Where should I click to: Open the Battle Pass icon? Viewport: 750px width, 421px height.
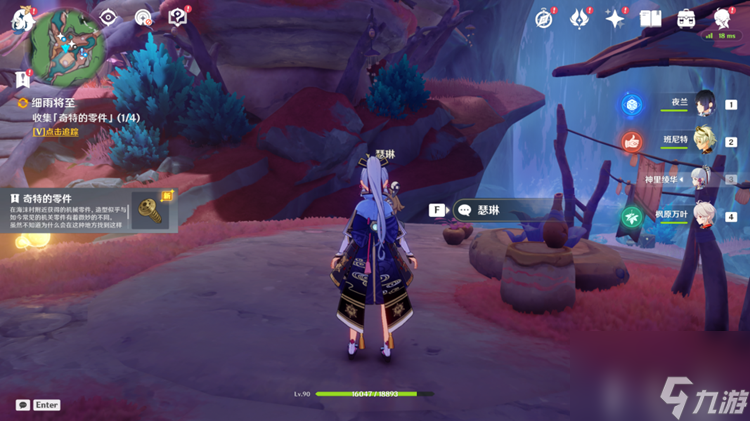point(580,18)
